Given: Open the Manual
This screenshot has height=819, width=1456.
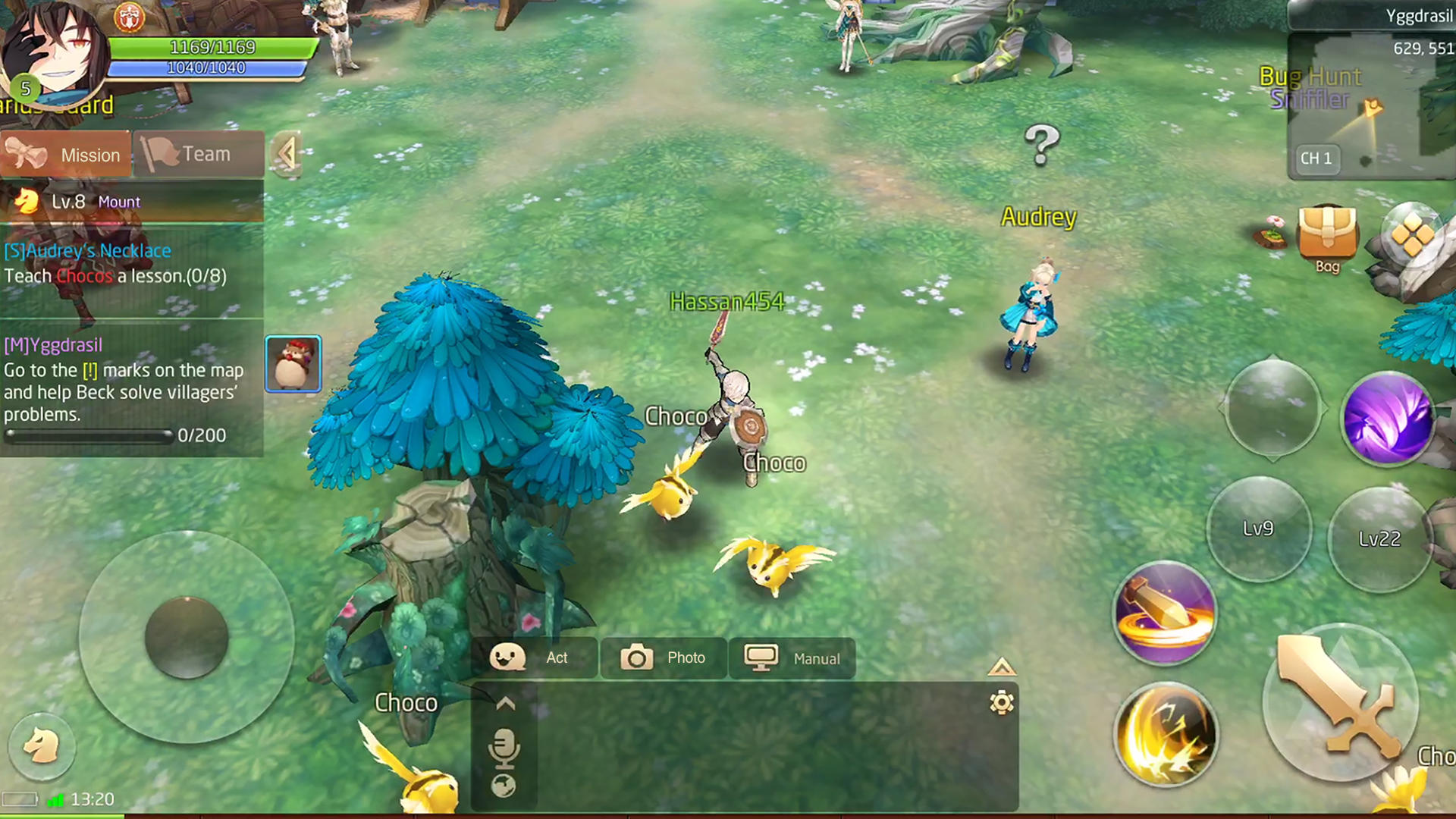Looking at the screenshot, I should pyautogui.click(x=792, y=658).
